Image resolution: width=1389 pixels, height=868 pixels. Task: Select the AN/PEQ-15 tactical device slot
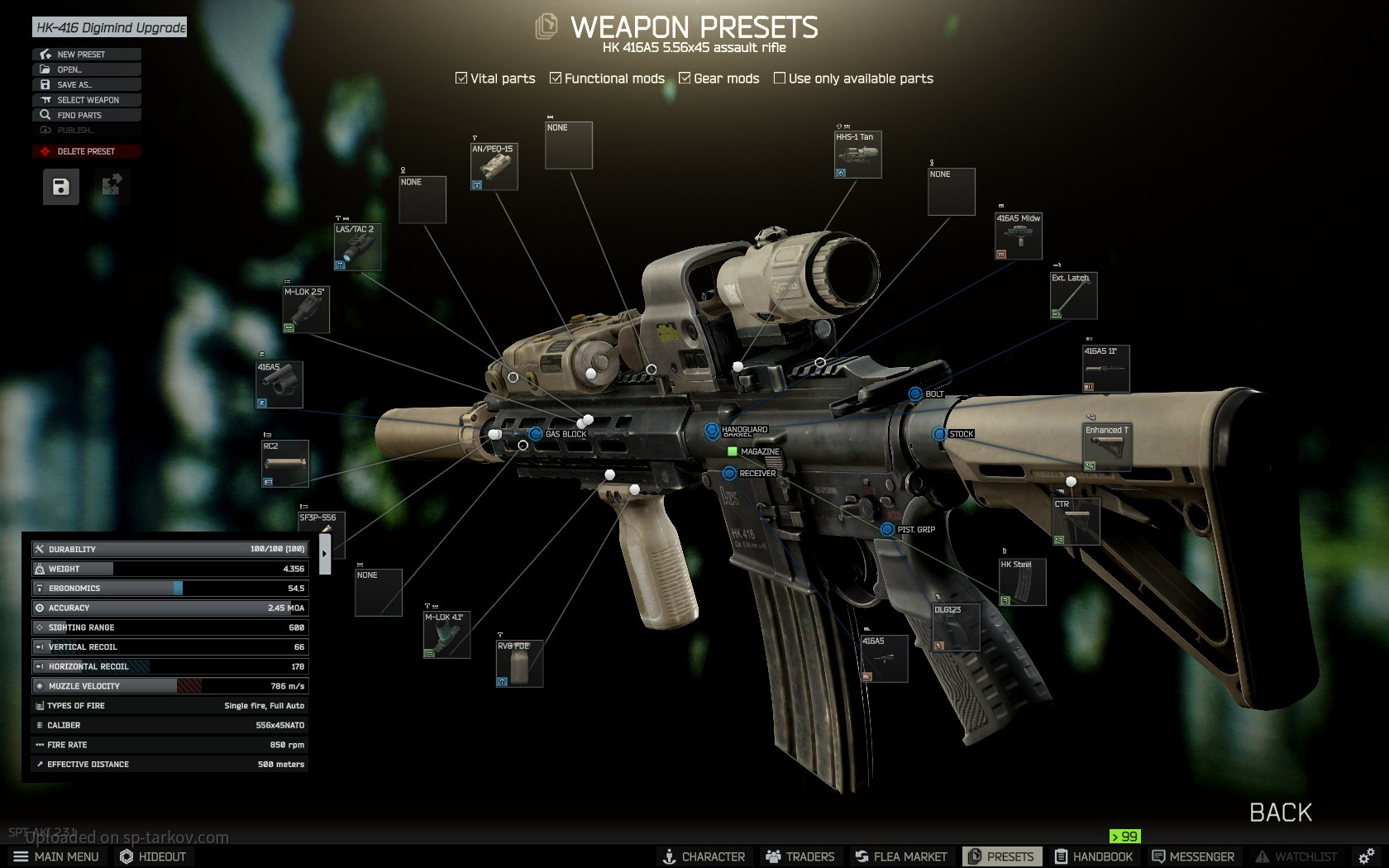(x=494, y=167)
